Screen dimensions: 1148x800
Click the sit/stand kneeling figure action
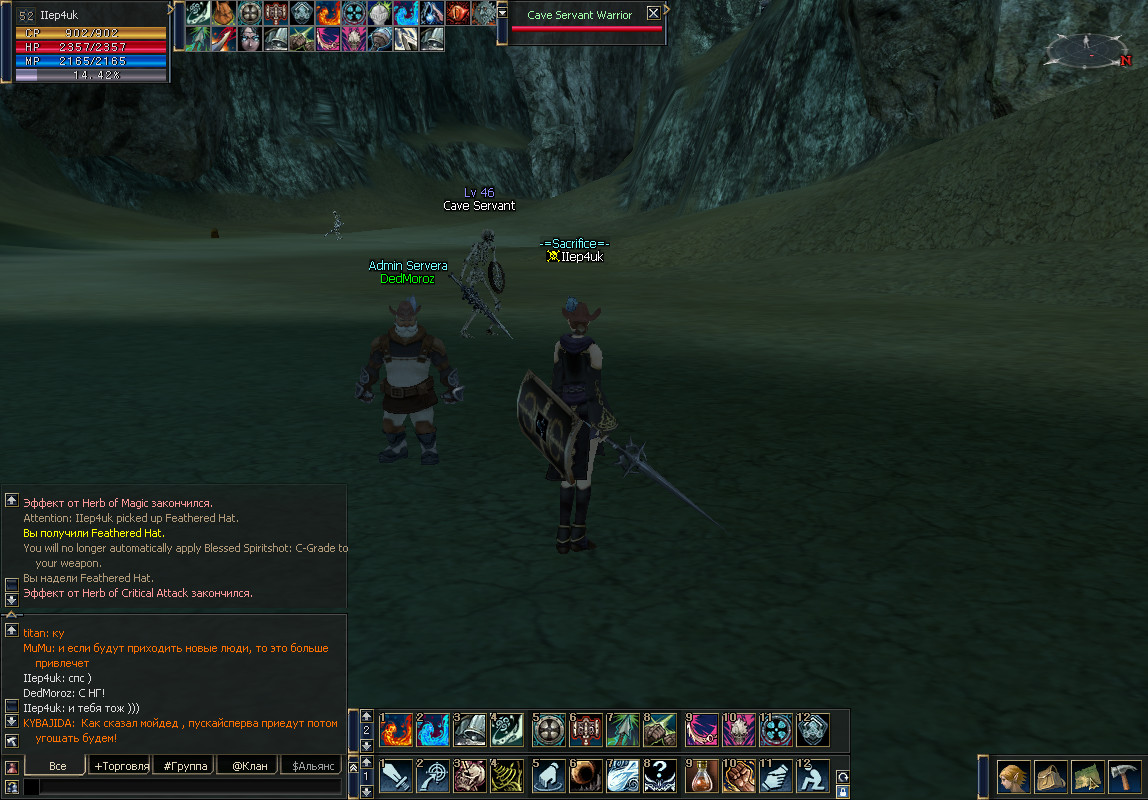tap(813, 776)
